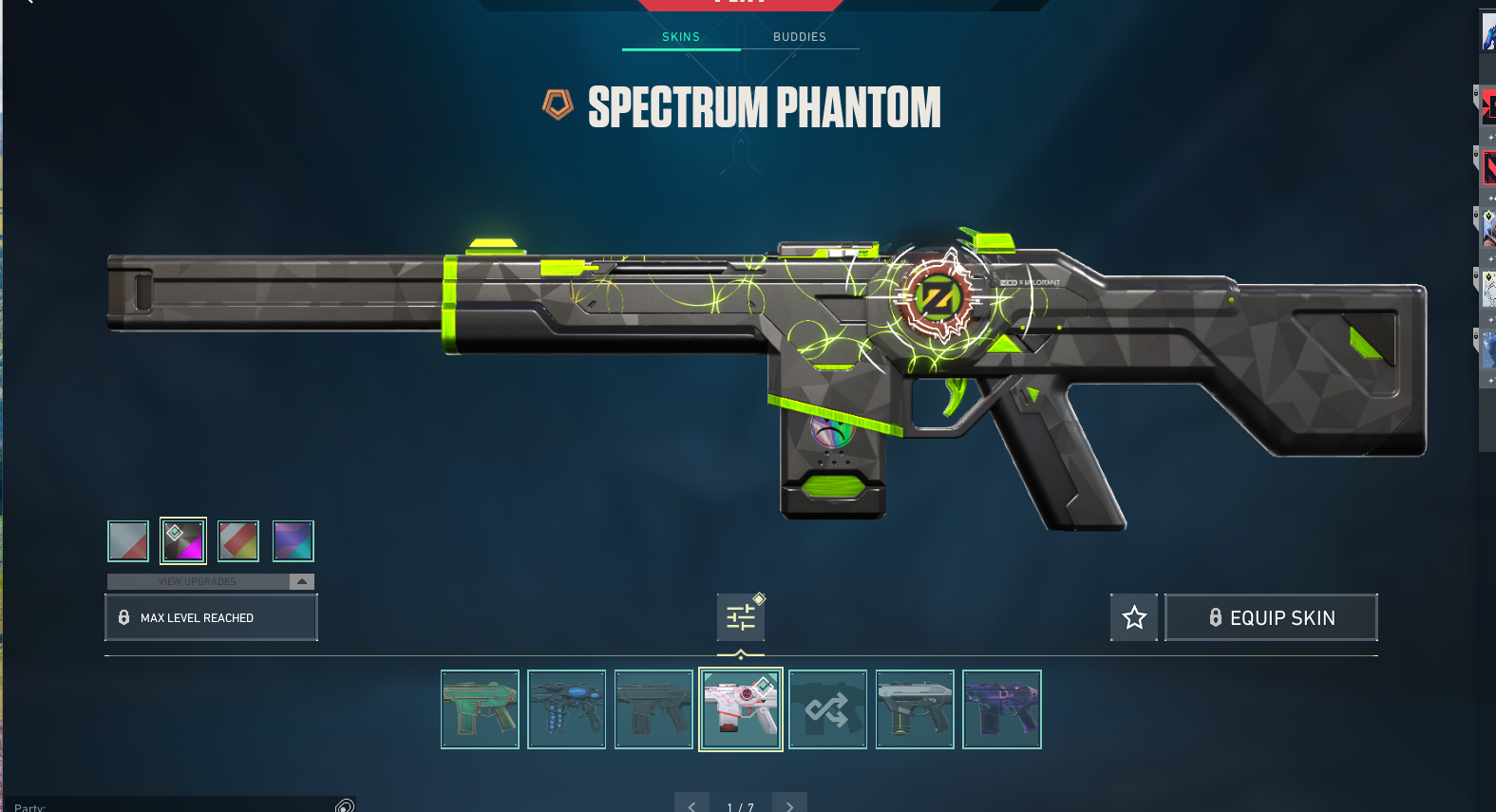Select the plain dark Phantom skin thumbnail
This screenshot has width=1496, height=812.
653,709
